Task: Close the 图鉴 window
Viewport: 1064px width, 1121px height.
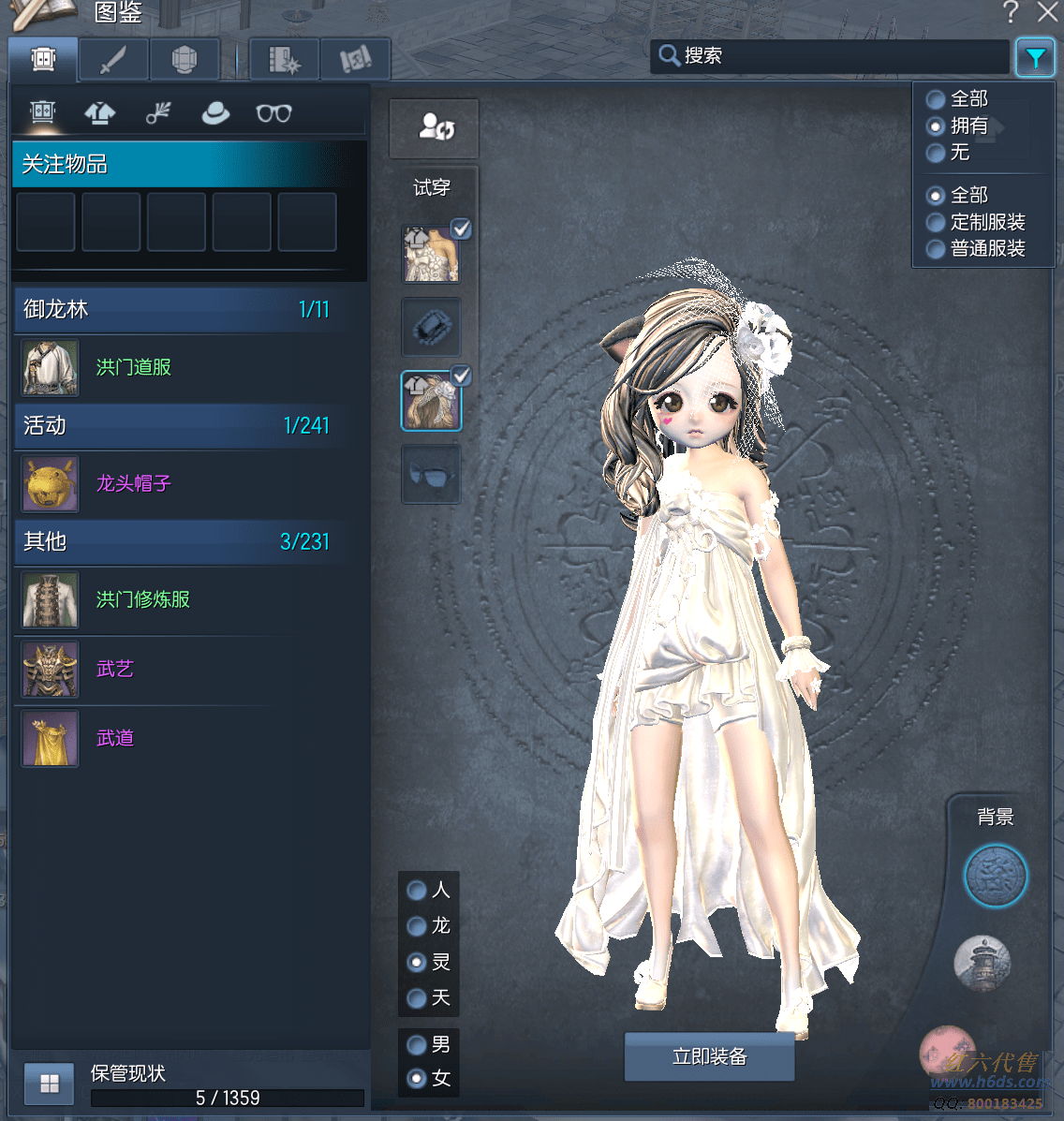Action: tap(1048, 12)
